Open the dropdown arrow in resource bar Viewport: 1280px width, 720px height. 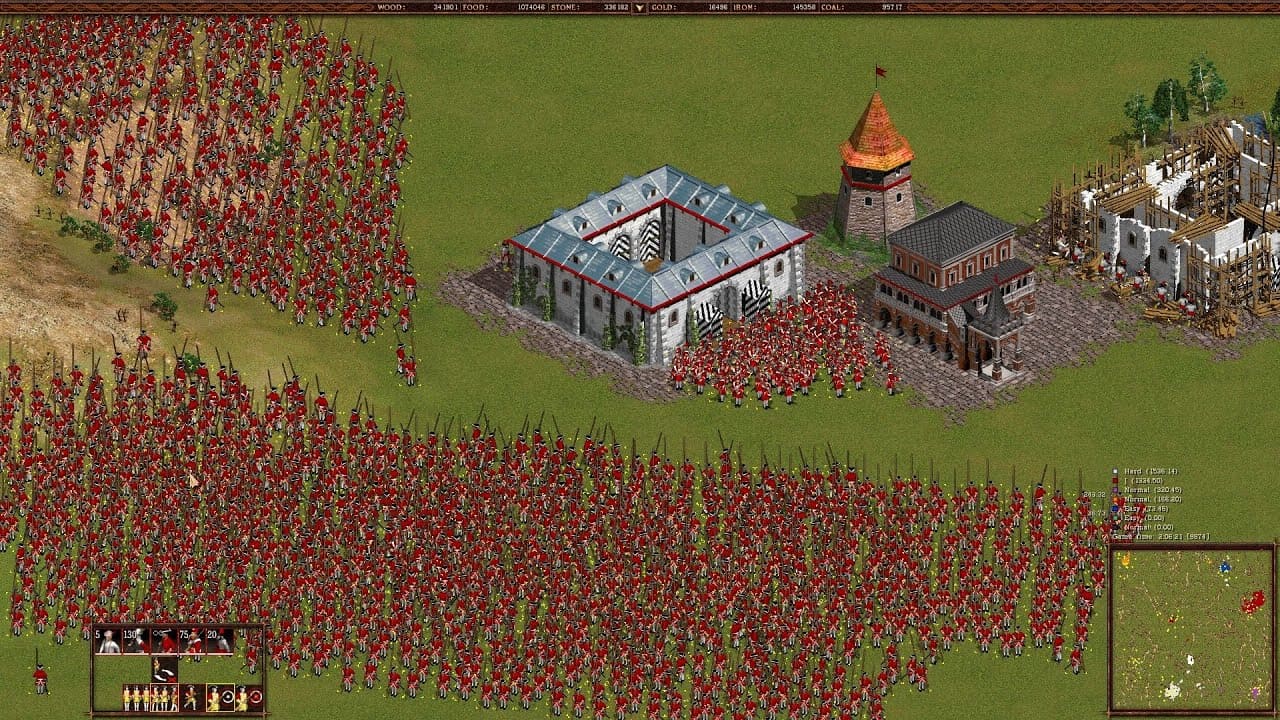point(640,8)
